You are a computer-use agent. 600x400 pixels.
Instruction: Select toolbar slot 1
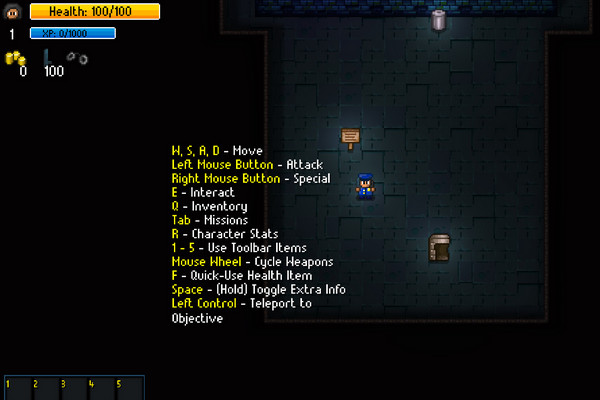18,388
